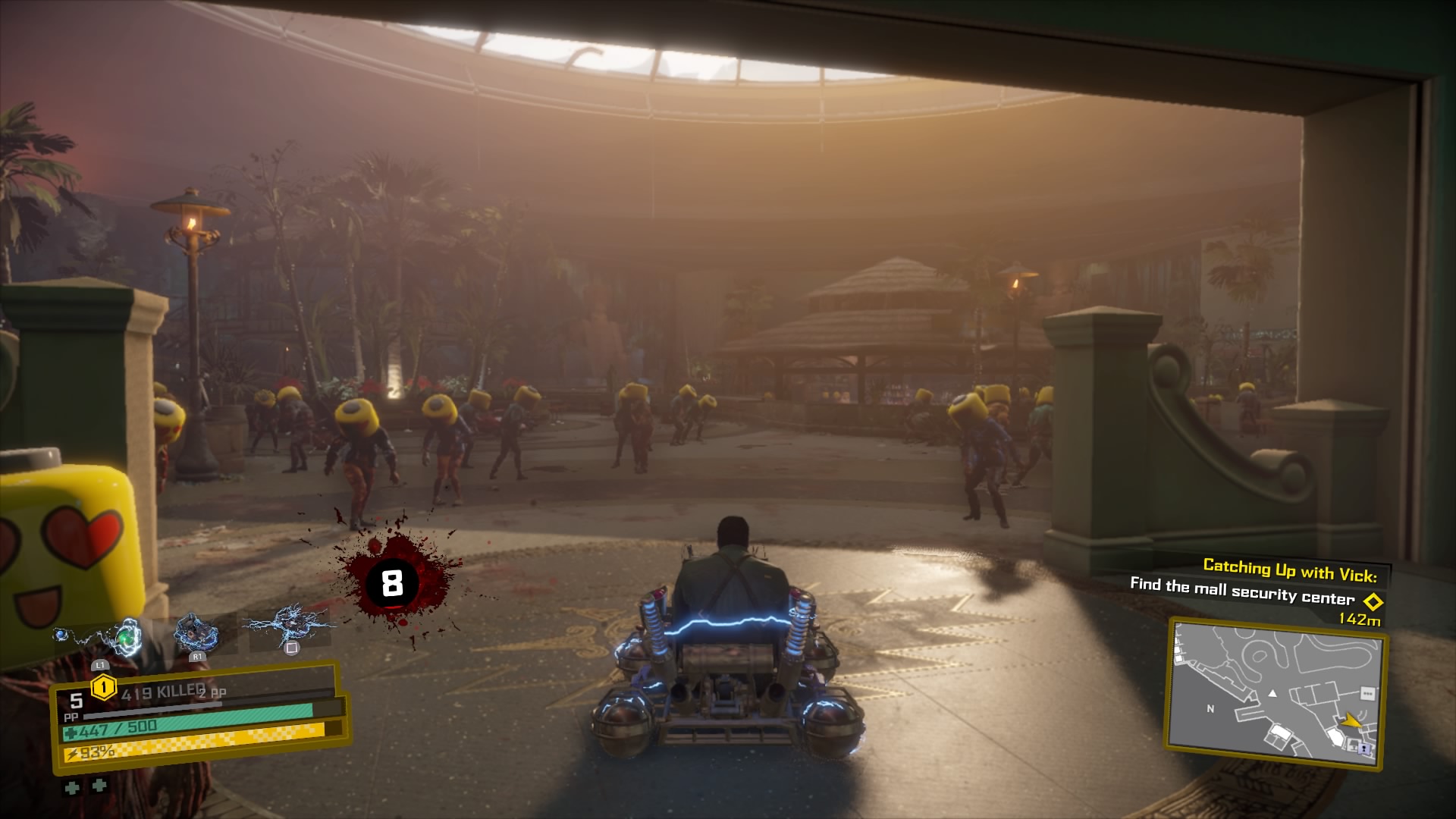Viewport: 1456px width, 819px height.
Task: Open the minimap of the mall
Action: coord(1276,692)
